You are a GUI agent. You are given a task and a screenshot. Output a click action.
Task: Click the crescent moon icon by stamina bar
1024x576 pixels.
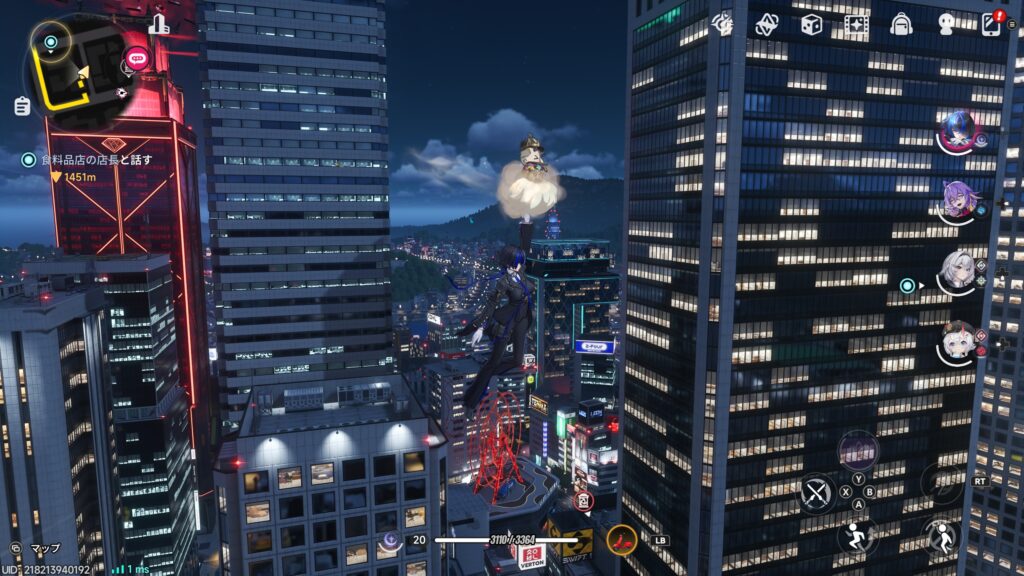(390, 540)
